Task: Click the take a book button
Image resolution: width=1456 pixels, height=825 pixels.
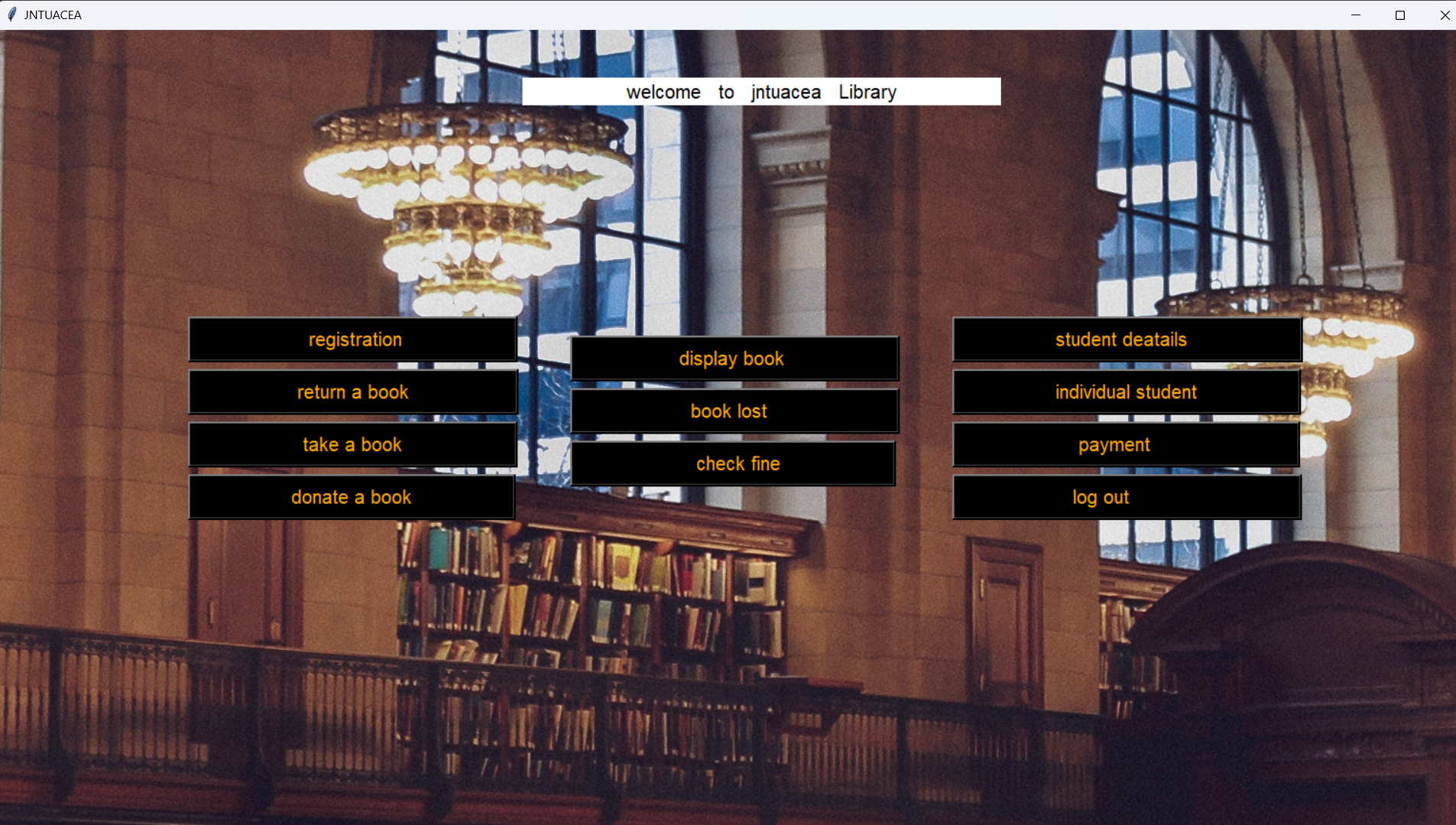Action: [x=352, y=443]
